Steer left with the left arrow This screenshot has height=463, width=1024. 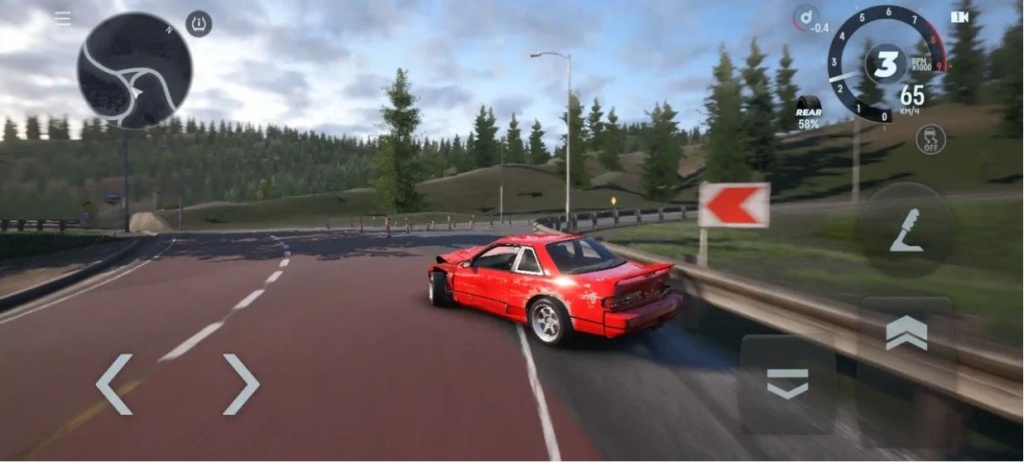114,384
